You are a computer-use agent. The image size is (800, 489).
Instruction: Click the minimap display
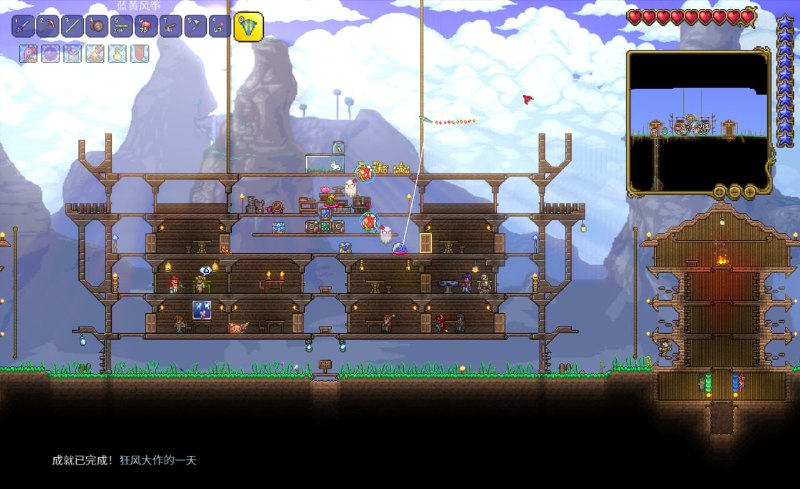[x=698, y=118]
